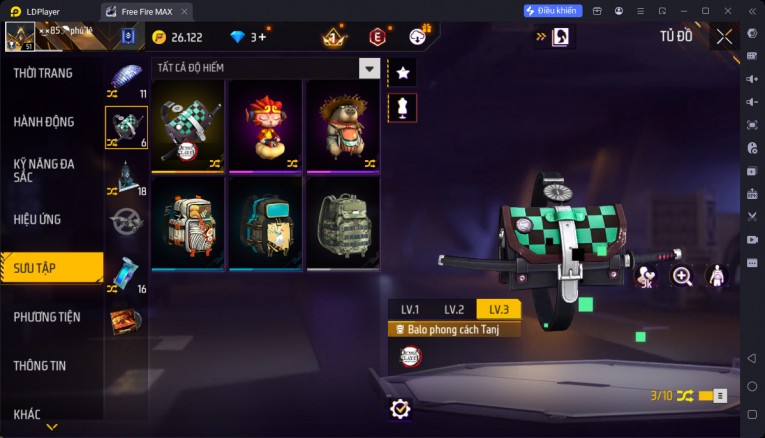Add diamonds with the plus button
Viewport: 765px width, 438px height.
click(262, 37)
